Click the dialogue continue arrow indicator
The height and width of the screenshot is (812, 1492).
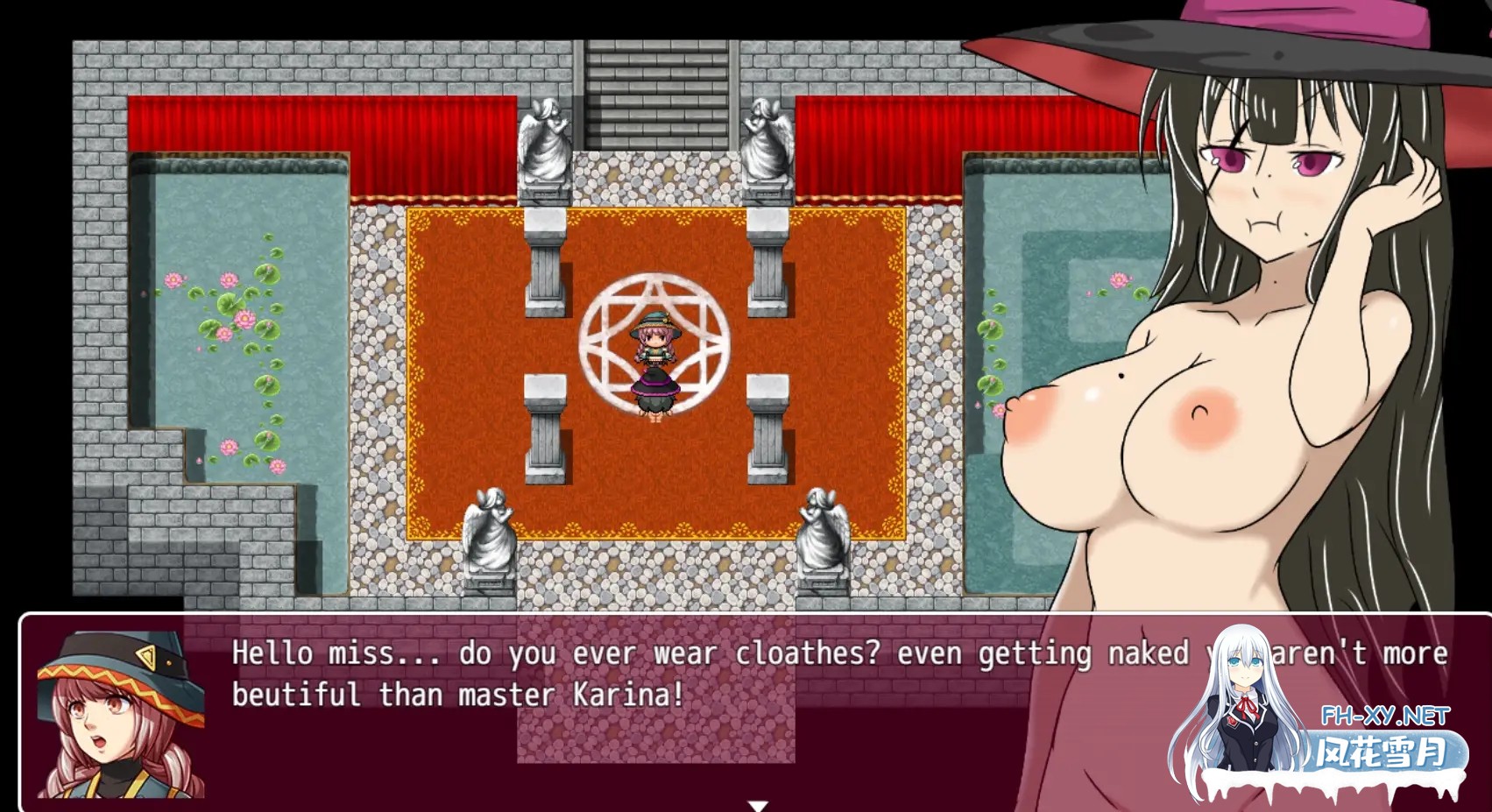(758, 805)
